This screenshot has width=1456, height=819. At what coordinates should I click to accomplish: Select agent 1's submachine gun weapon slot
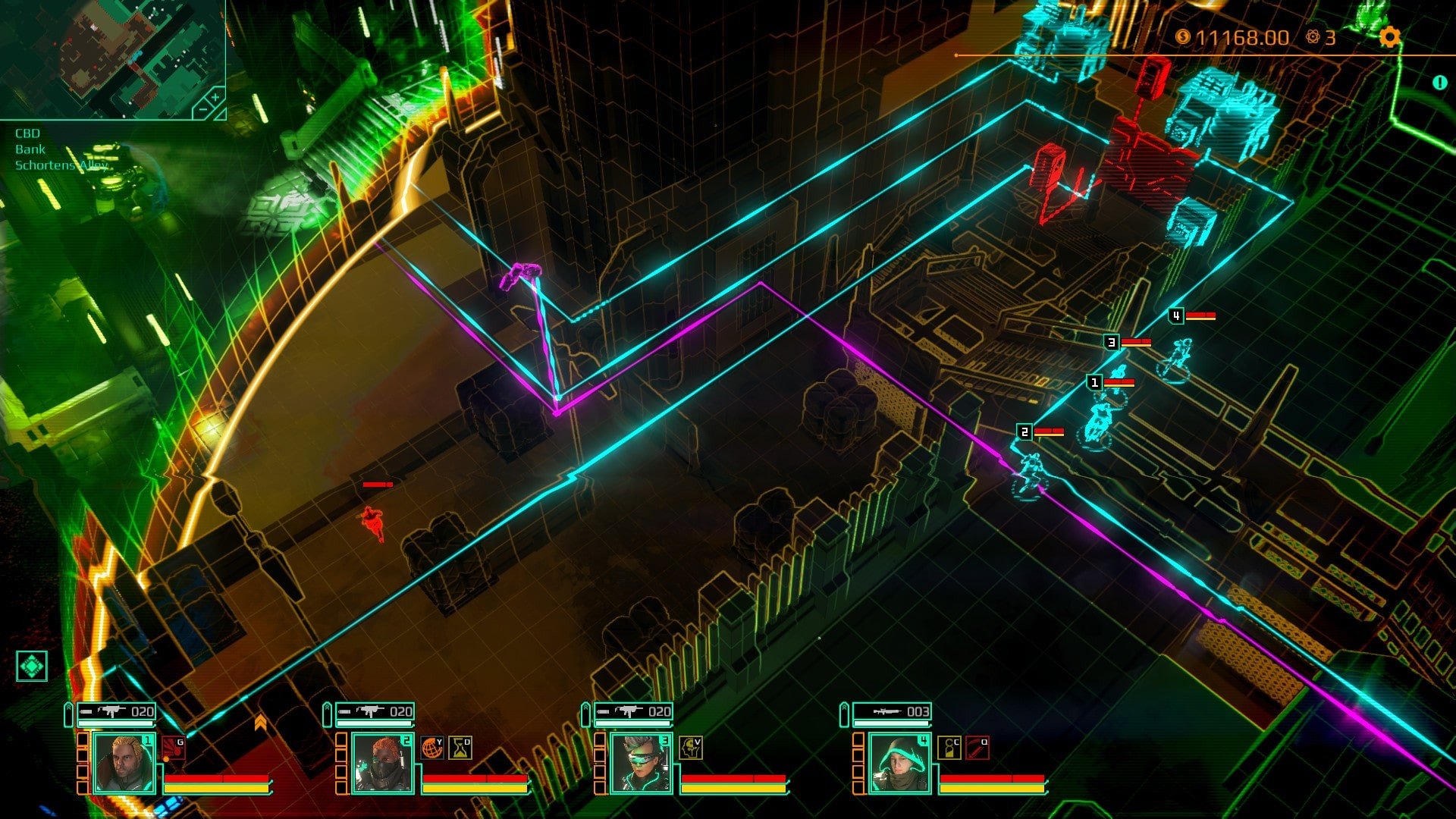(118, 711)
